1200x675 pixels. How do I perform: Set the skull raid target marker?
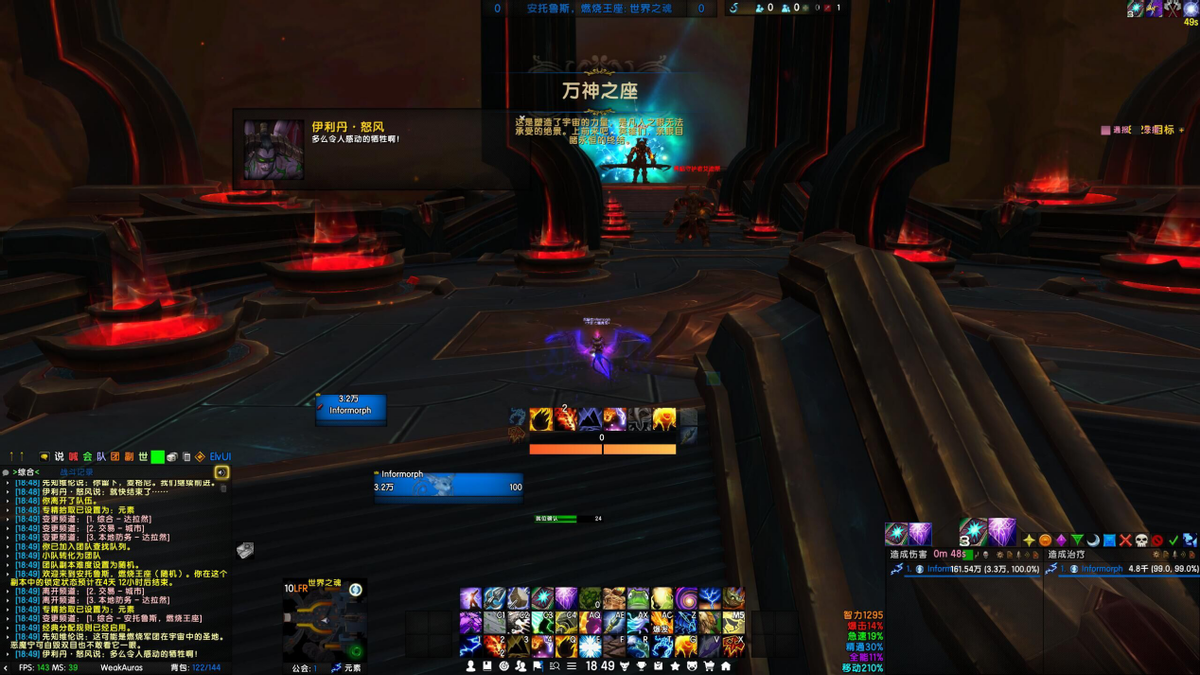1141,540
